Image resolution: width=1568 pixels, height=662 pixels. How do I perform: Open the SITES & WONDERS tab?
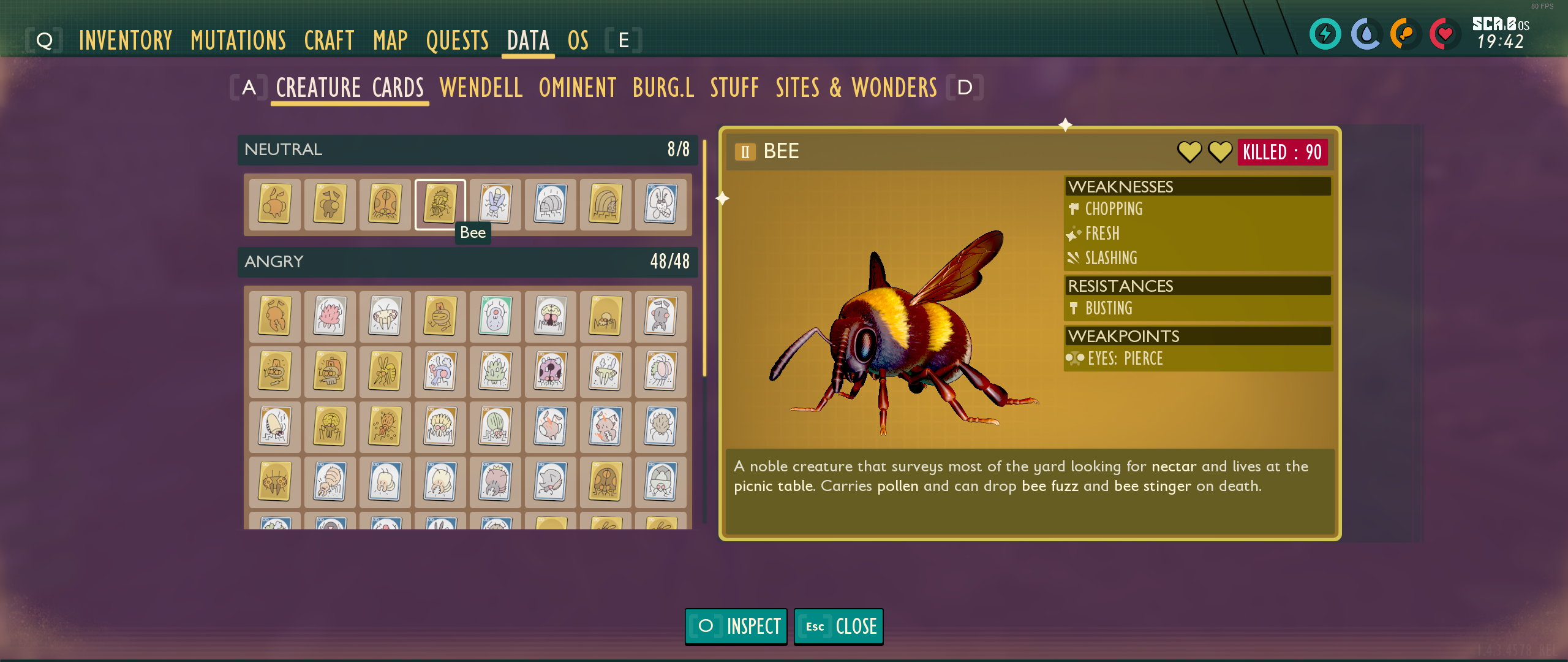855,88
